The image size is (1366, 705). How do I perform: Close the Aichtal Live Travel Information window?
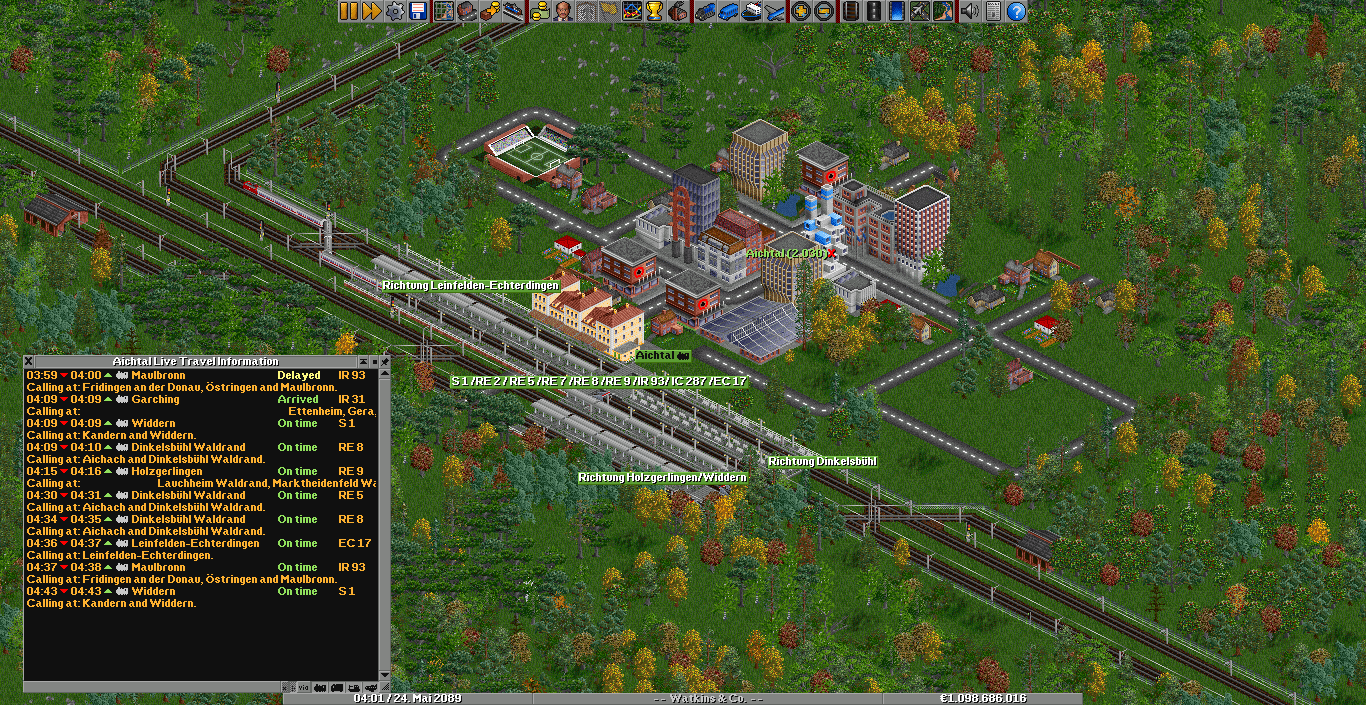[x=29, y=361]
